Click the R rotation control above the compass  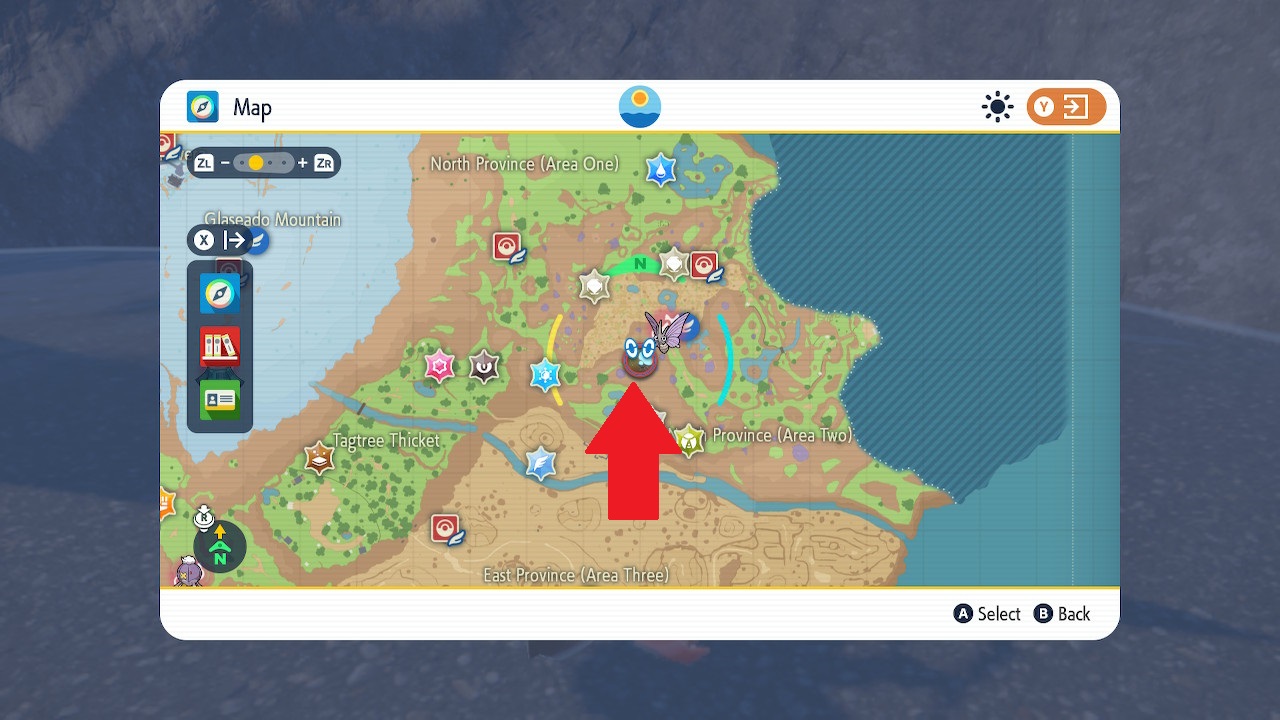205,519
